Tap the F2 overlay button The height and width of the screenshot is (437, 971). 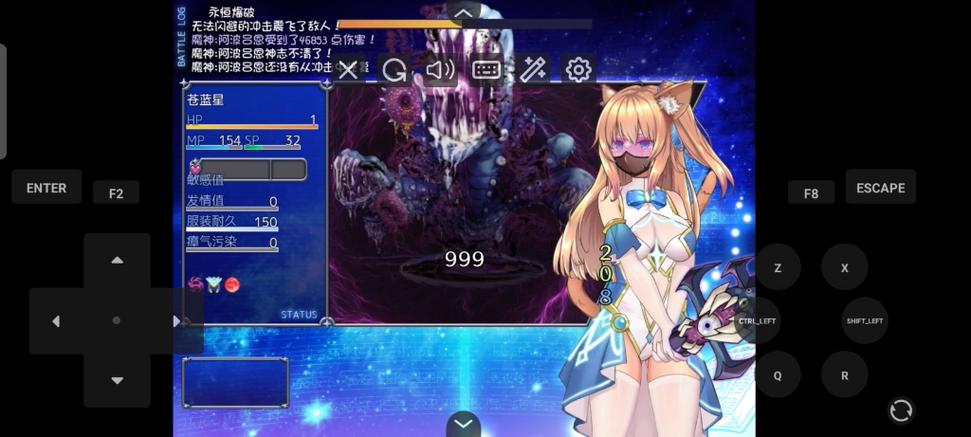[116, 193]
